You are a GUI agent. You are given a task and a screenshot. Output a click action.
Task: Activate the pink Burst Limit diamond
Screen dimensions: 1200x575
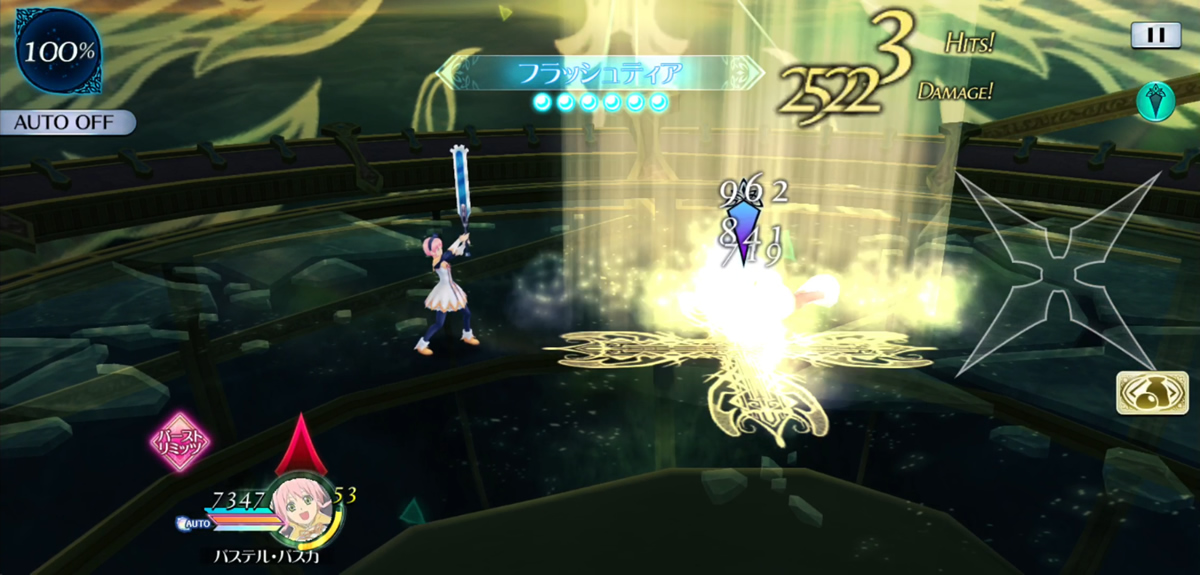[x=179, y=441]
